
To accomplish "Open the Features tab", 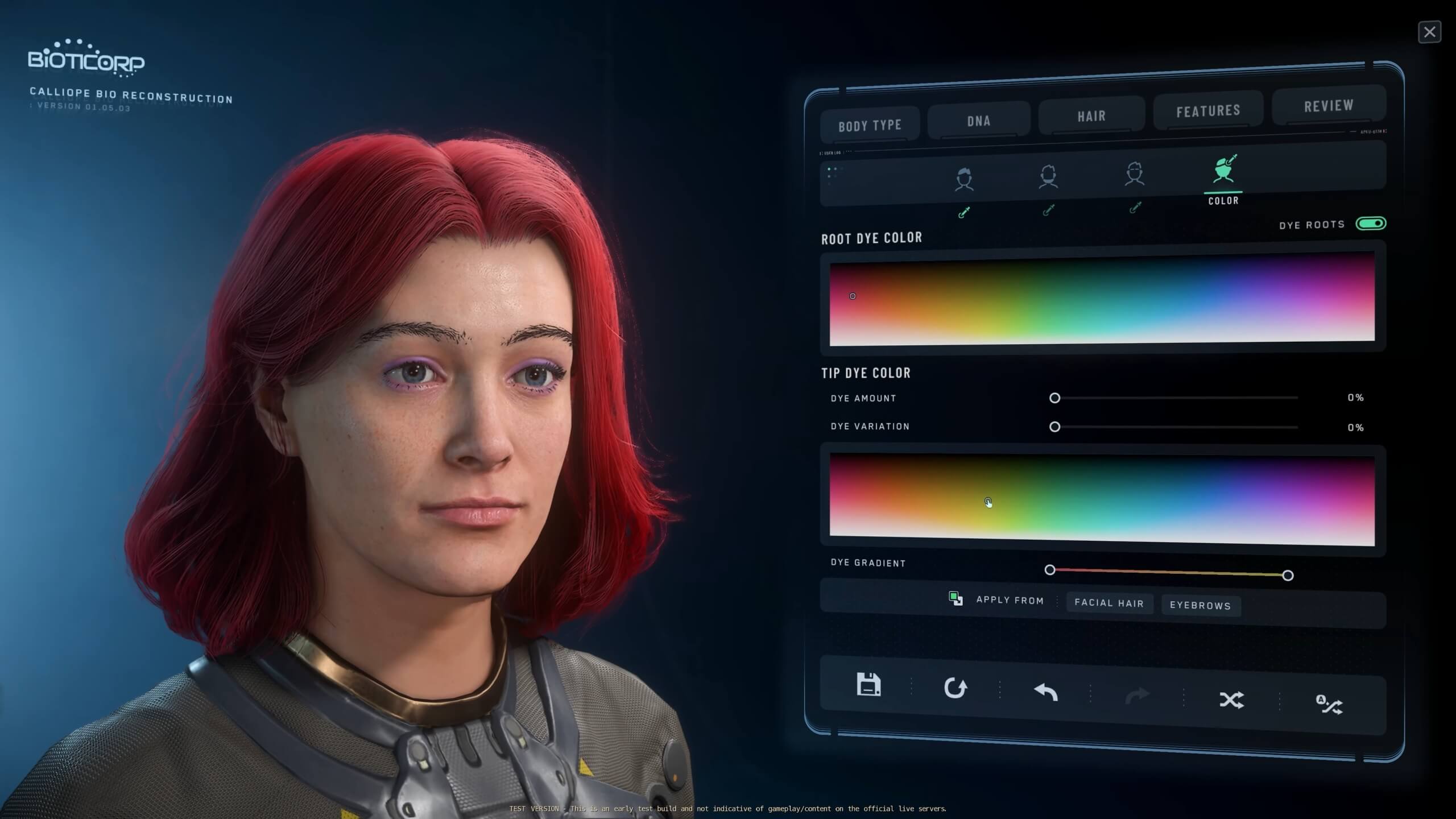I will [1208, 110].
